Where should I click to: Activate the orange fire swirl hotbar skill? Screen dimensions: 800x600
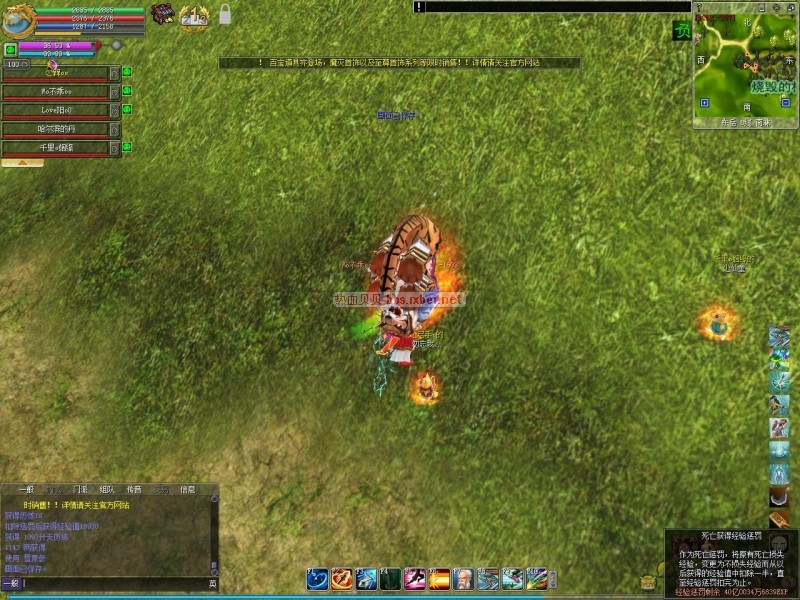click(x=341, y=578)
